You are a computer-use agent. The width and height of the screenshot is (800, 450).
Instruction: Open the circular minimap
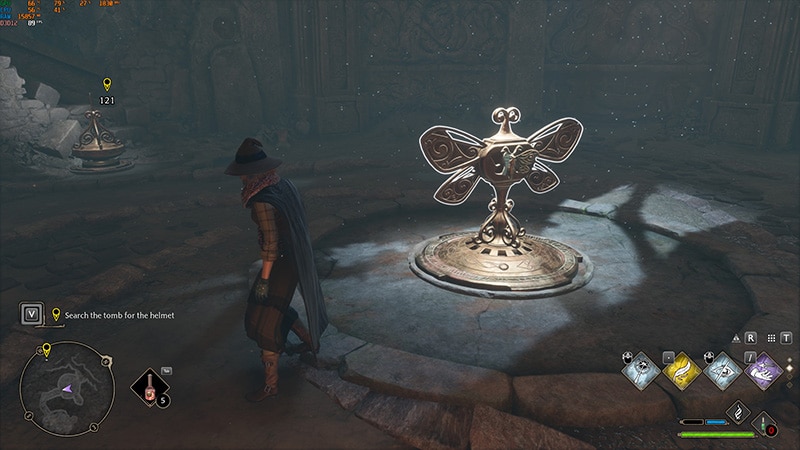tap(66, 388)
